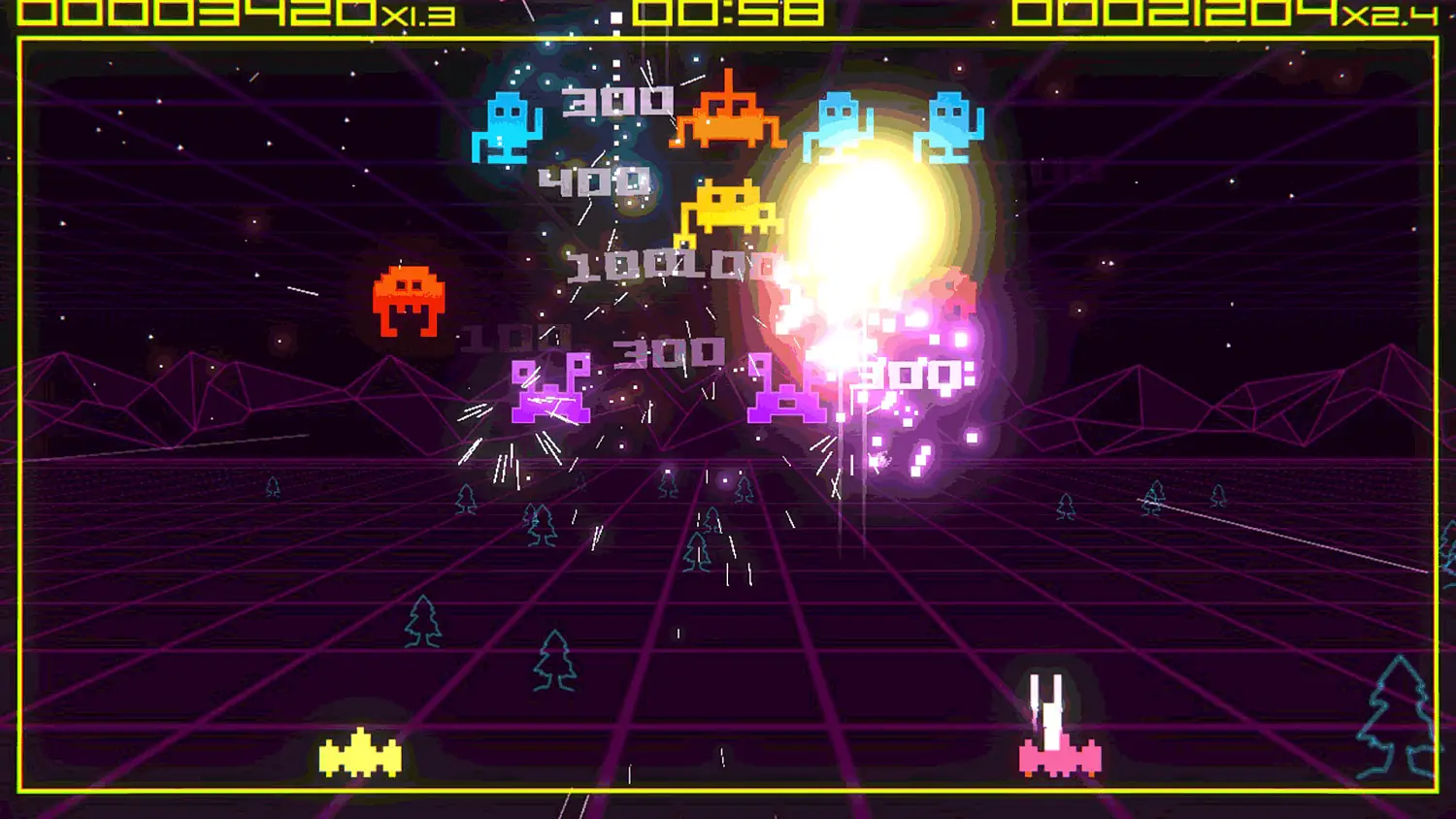Select the yellow player ship at bottom
The width and height of the screenshot is (1456, 819).
pyautogui.click(x=359, y=757)
